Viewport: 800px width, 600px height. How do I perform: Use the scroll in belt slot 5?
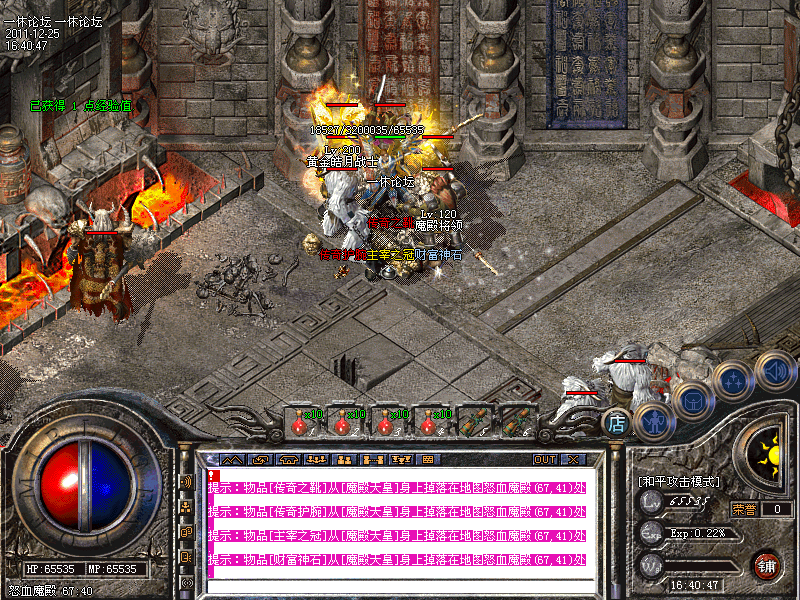pyautogui.click(x=472, y=421)
